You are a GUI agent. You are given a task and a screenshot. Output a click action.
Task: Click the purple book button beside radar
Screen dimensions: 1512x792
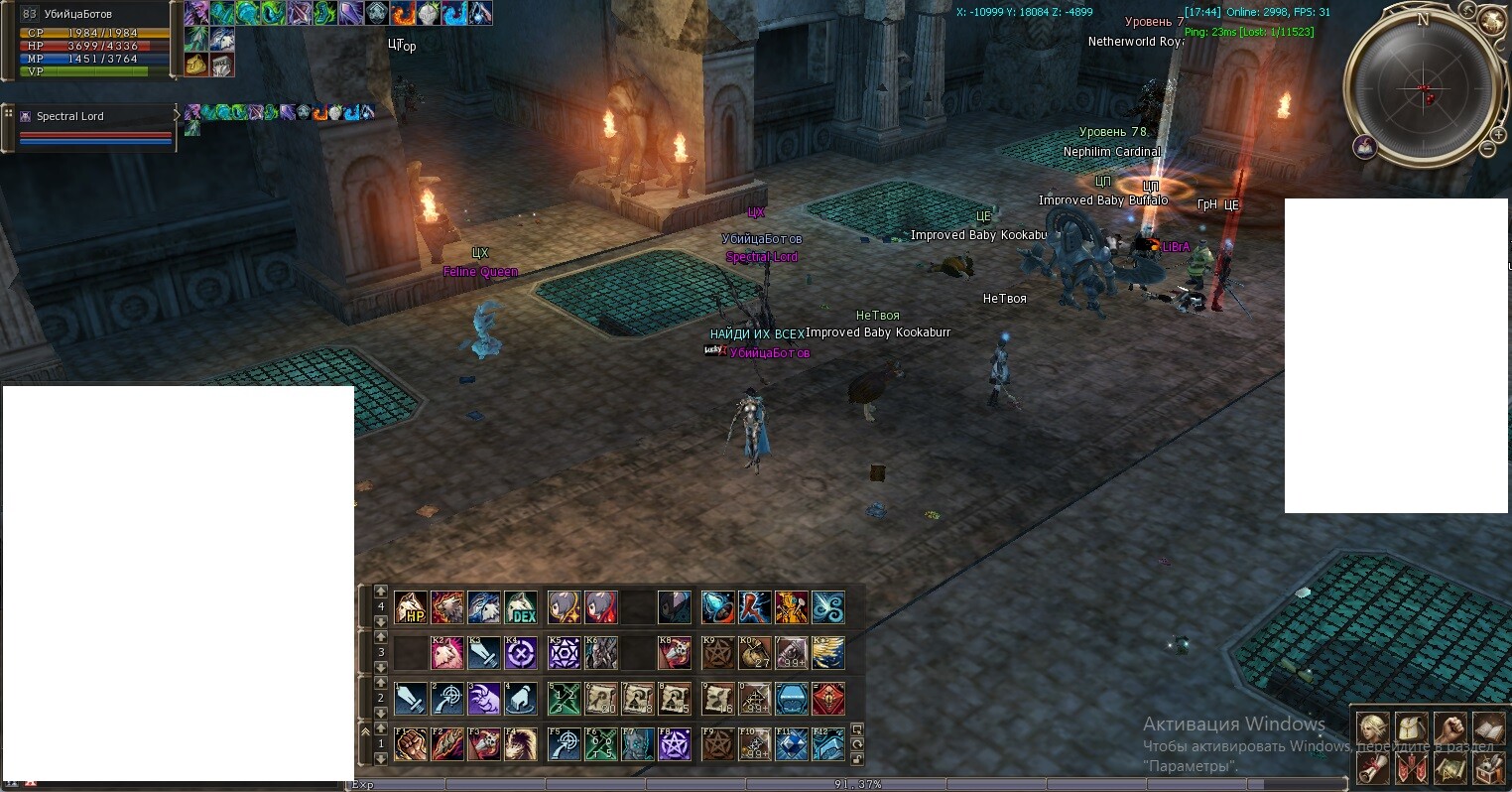click(x=1365, y=147)
